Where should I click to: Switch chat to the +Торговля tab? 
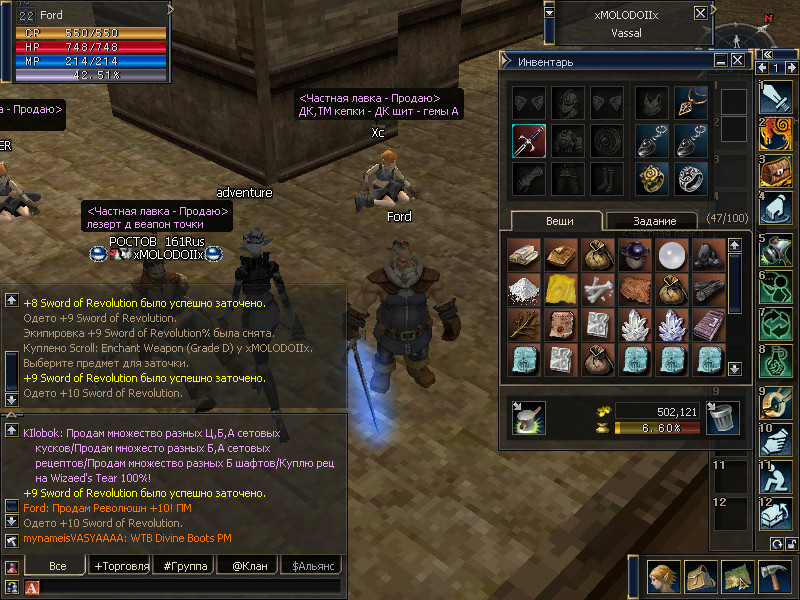[x=121, y=566]
